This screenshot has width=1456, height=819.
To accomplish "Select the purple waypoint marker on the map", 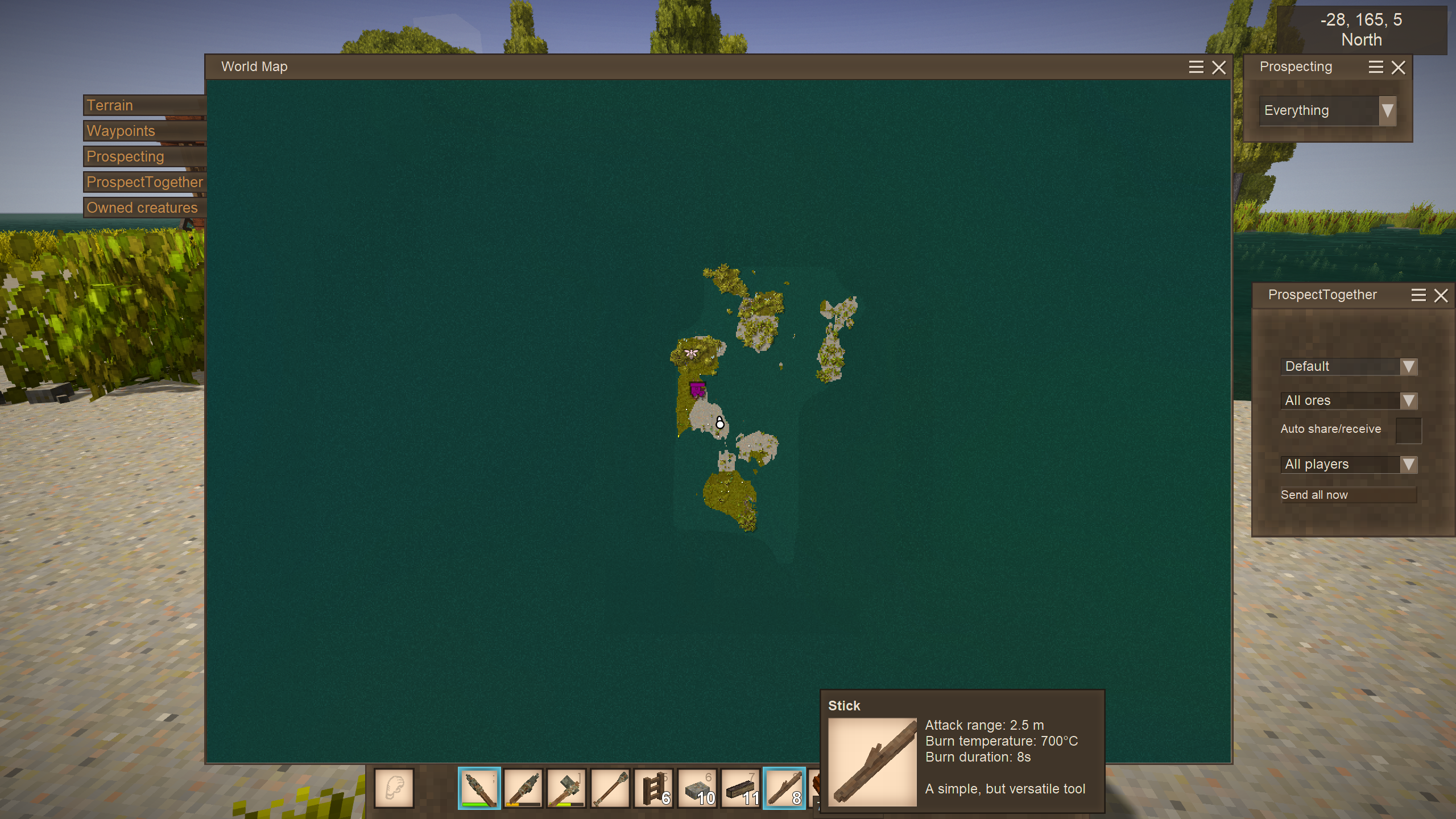I will point(697,390).
